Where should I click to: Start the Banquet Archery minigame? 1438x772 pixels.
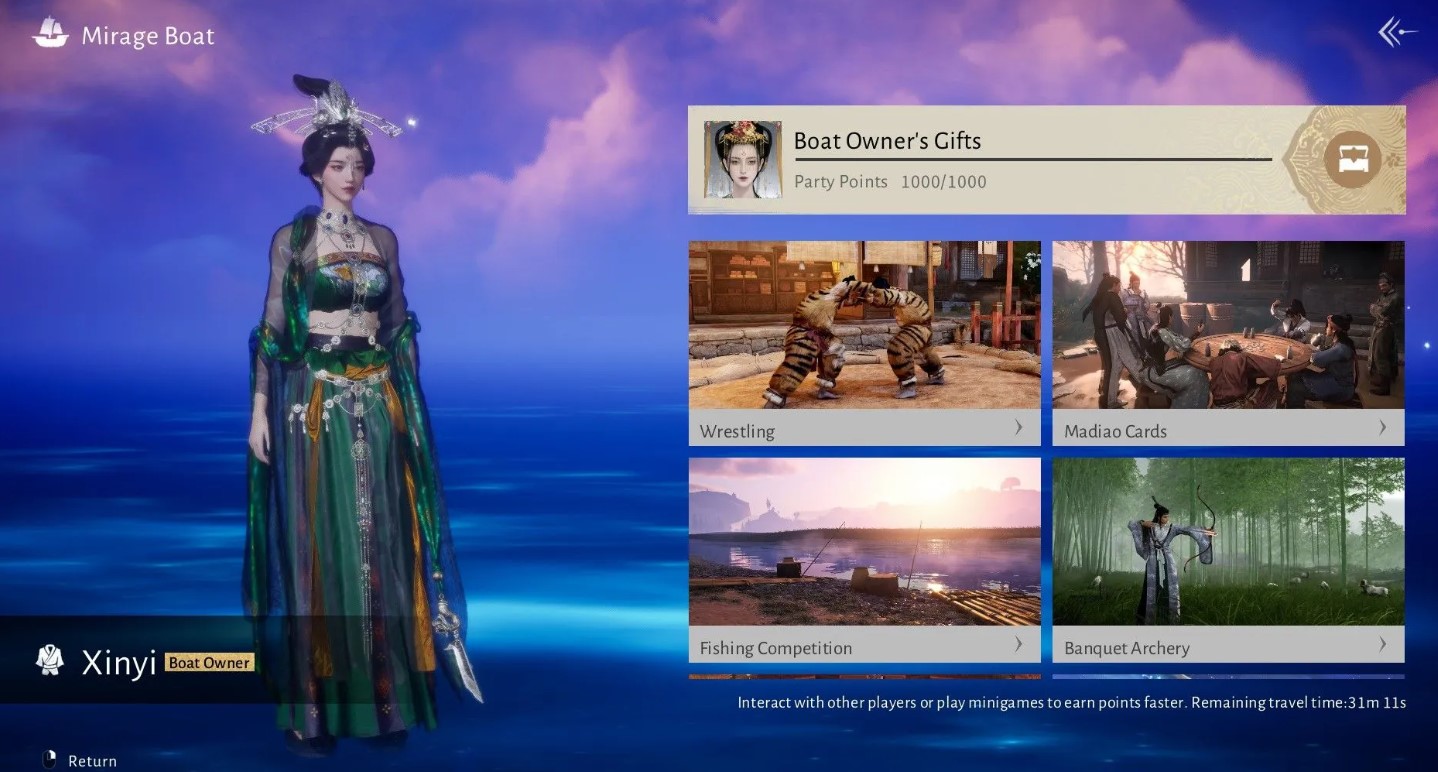click(x=1228, y=559)
